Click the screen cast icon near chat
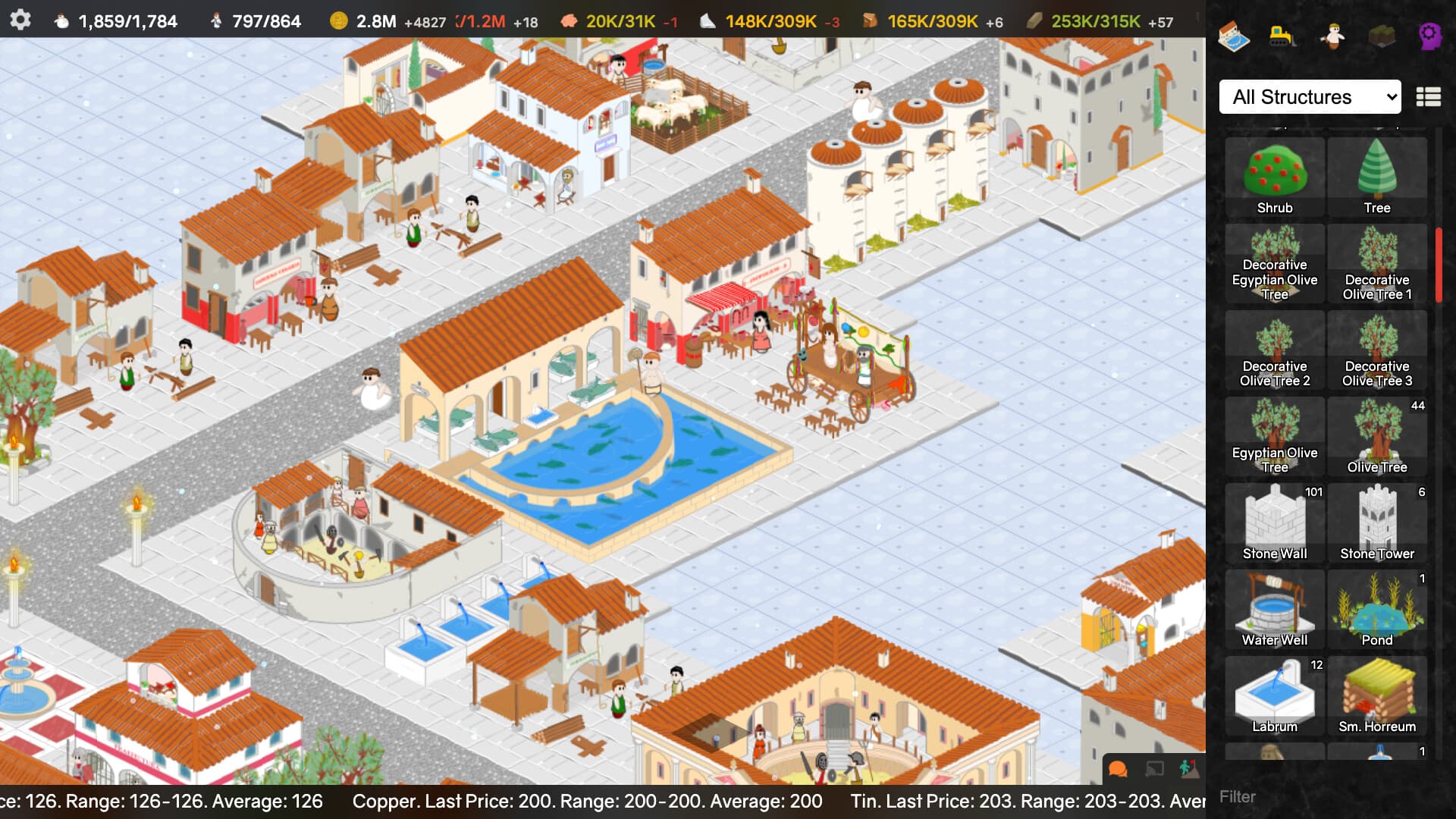Screen dimensions: 1456x819 (1153, 770)
